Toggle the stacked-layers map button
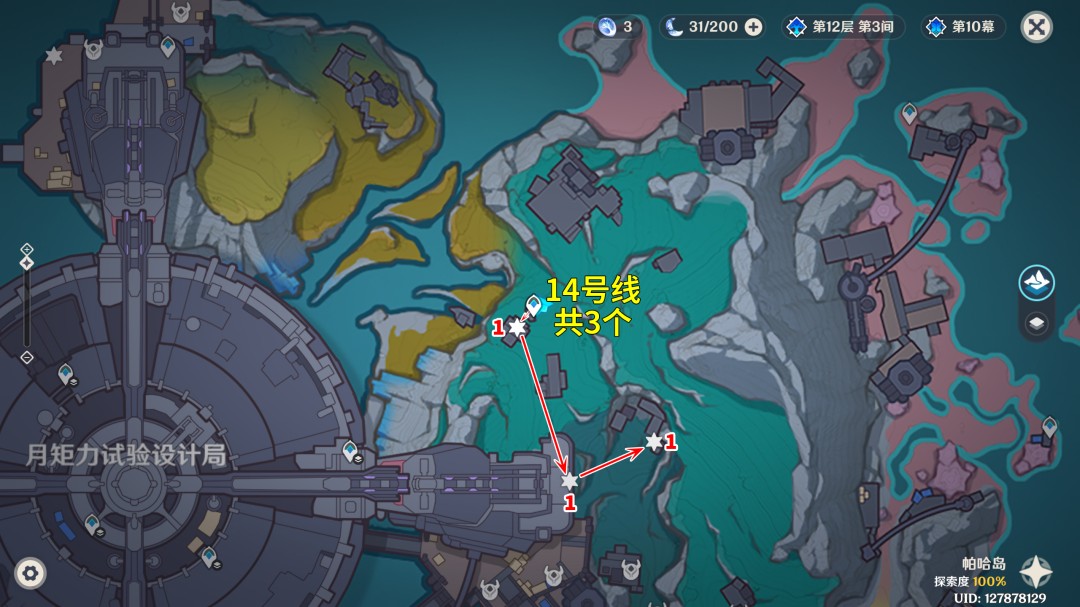Viewport: 1080px width, 607px height. 1037,322
